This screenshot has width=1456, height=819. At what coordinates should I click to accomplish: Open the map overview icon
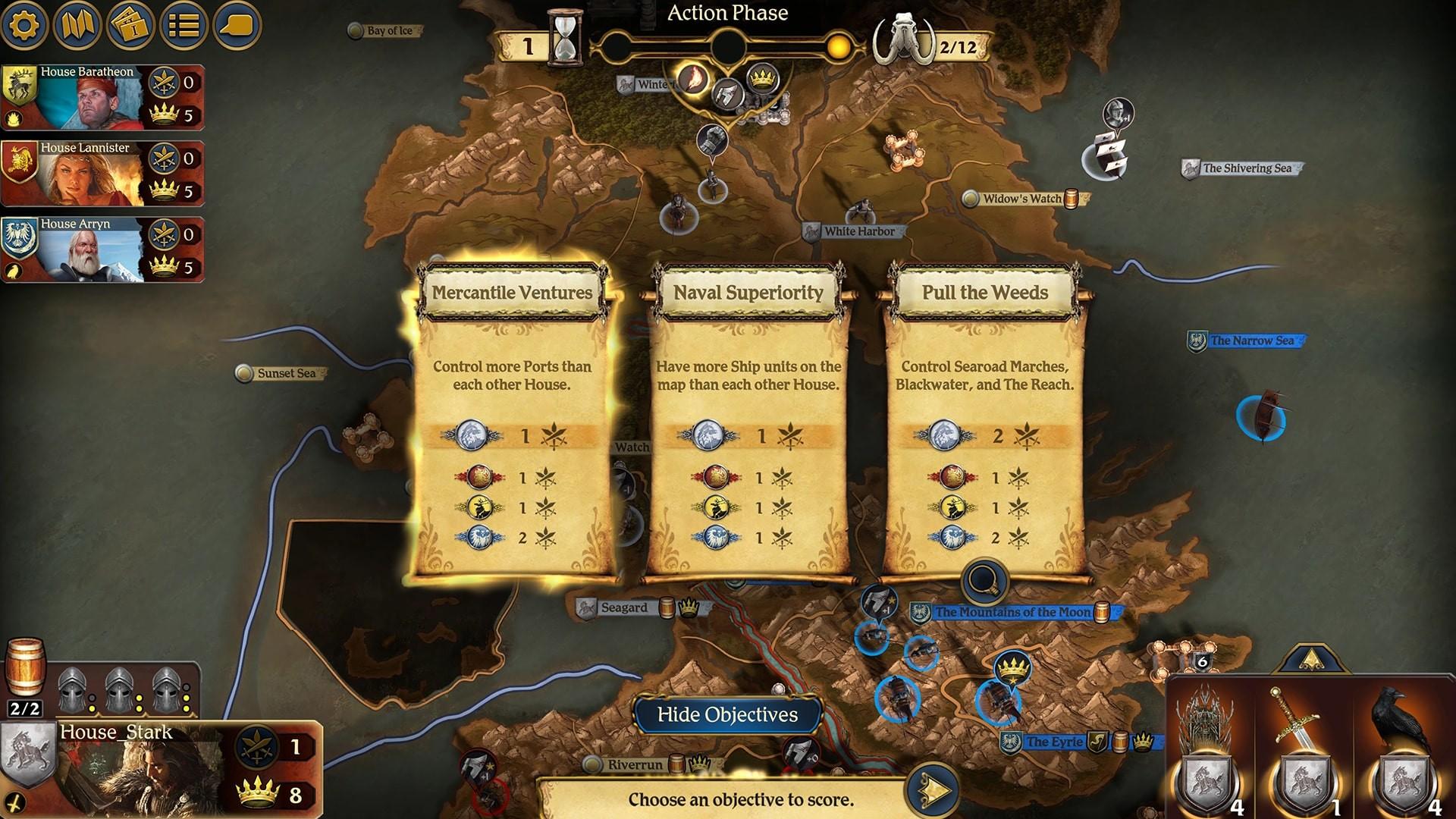click(77, 26)
